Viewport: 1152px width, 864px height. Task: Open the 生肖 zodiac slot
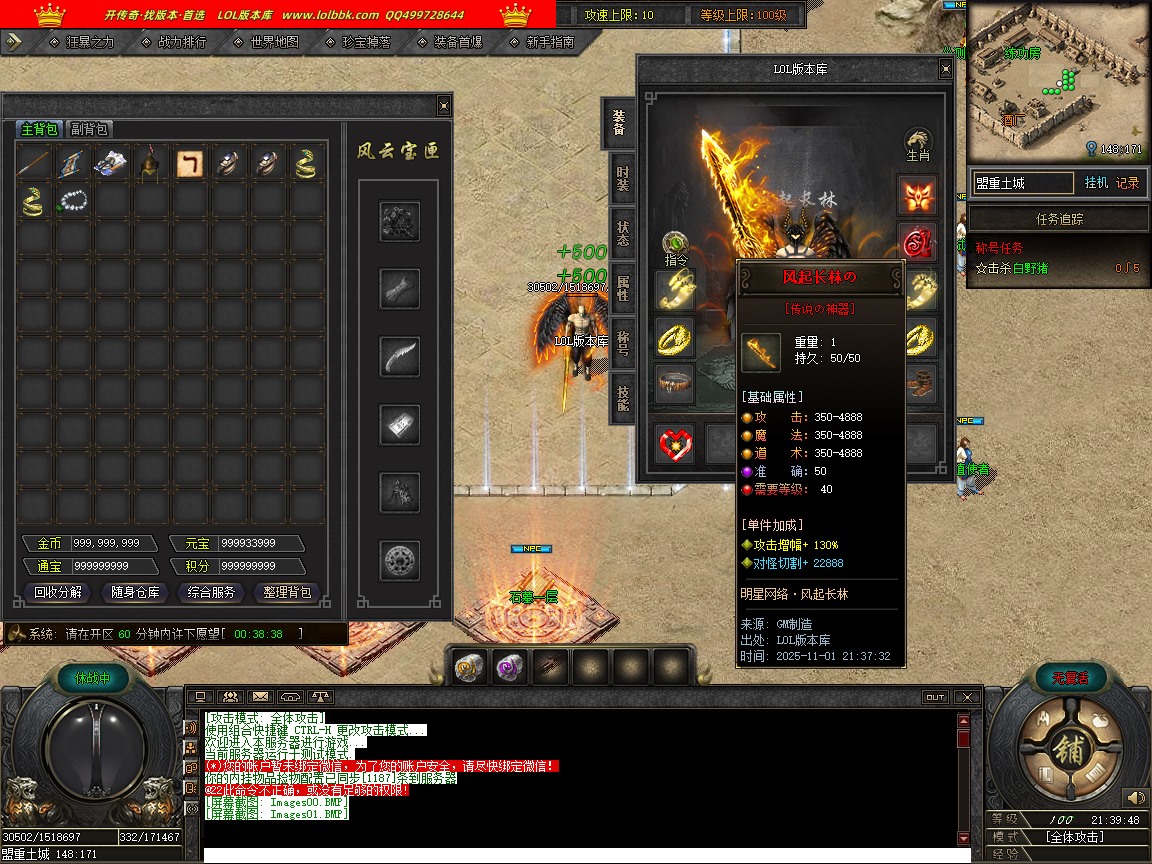click(x=918, y=145)
